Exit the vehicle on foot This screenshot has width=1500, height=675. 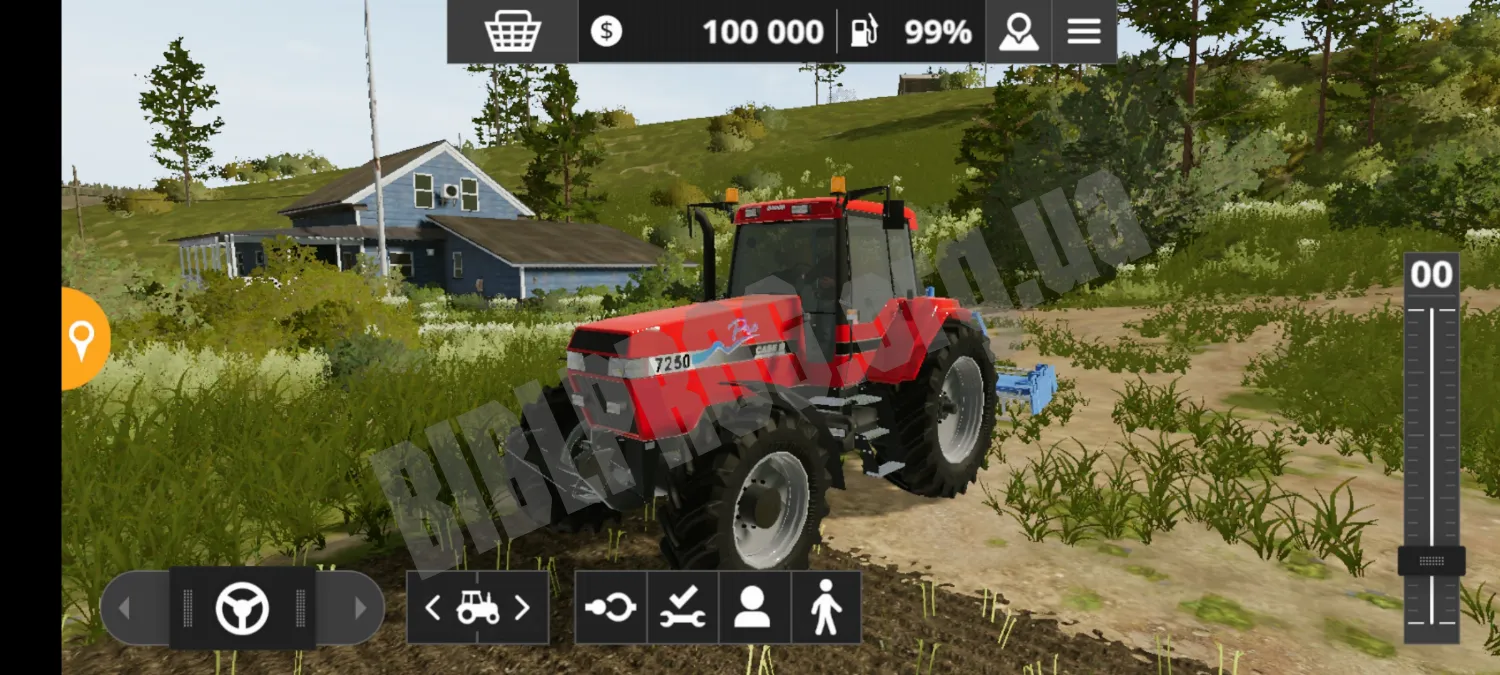(x=826, y=608)
